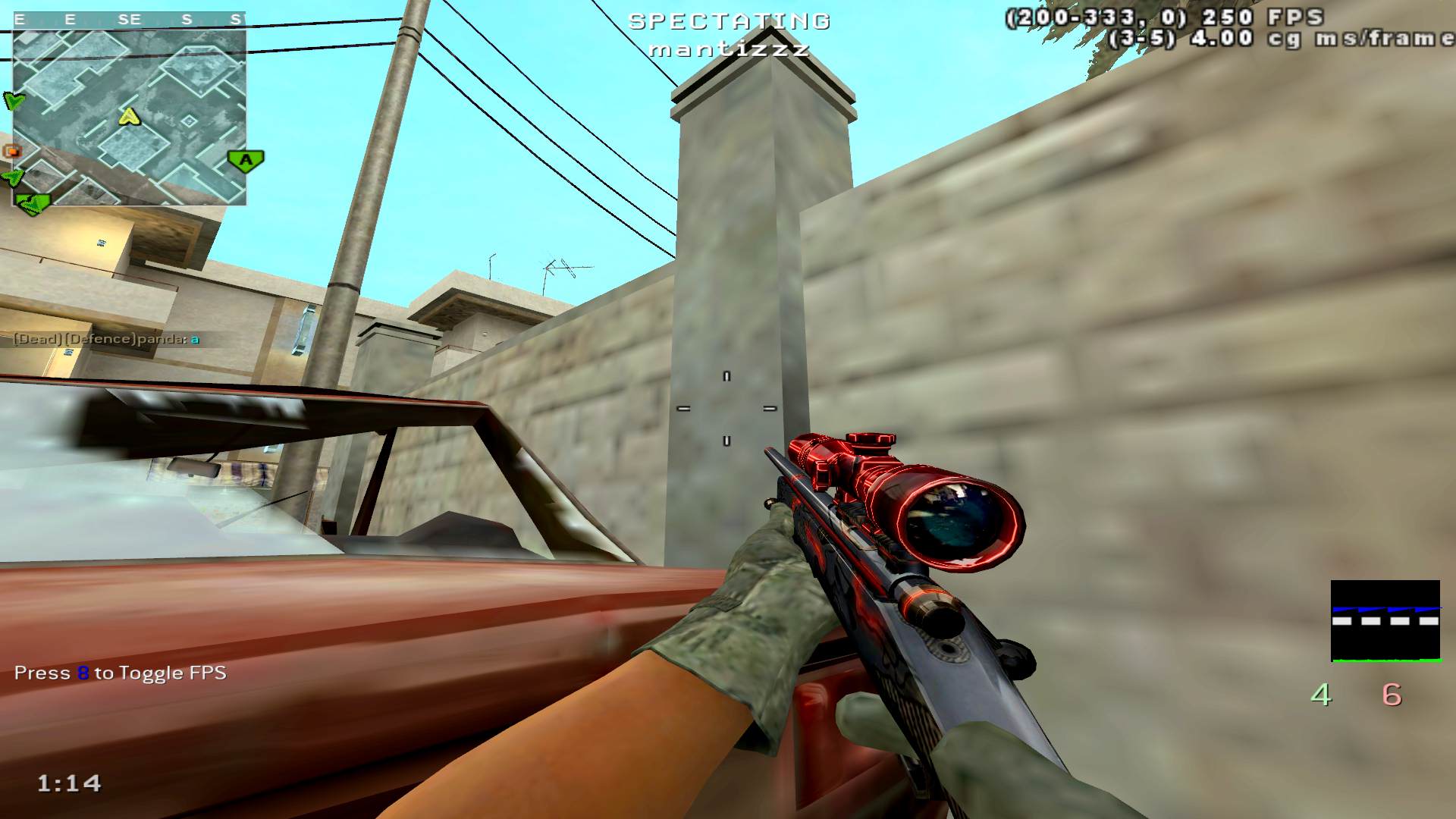Click the yellow player arrow on the minimap
This screenshot has height=819, width=1456.
coord(130,116)
